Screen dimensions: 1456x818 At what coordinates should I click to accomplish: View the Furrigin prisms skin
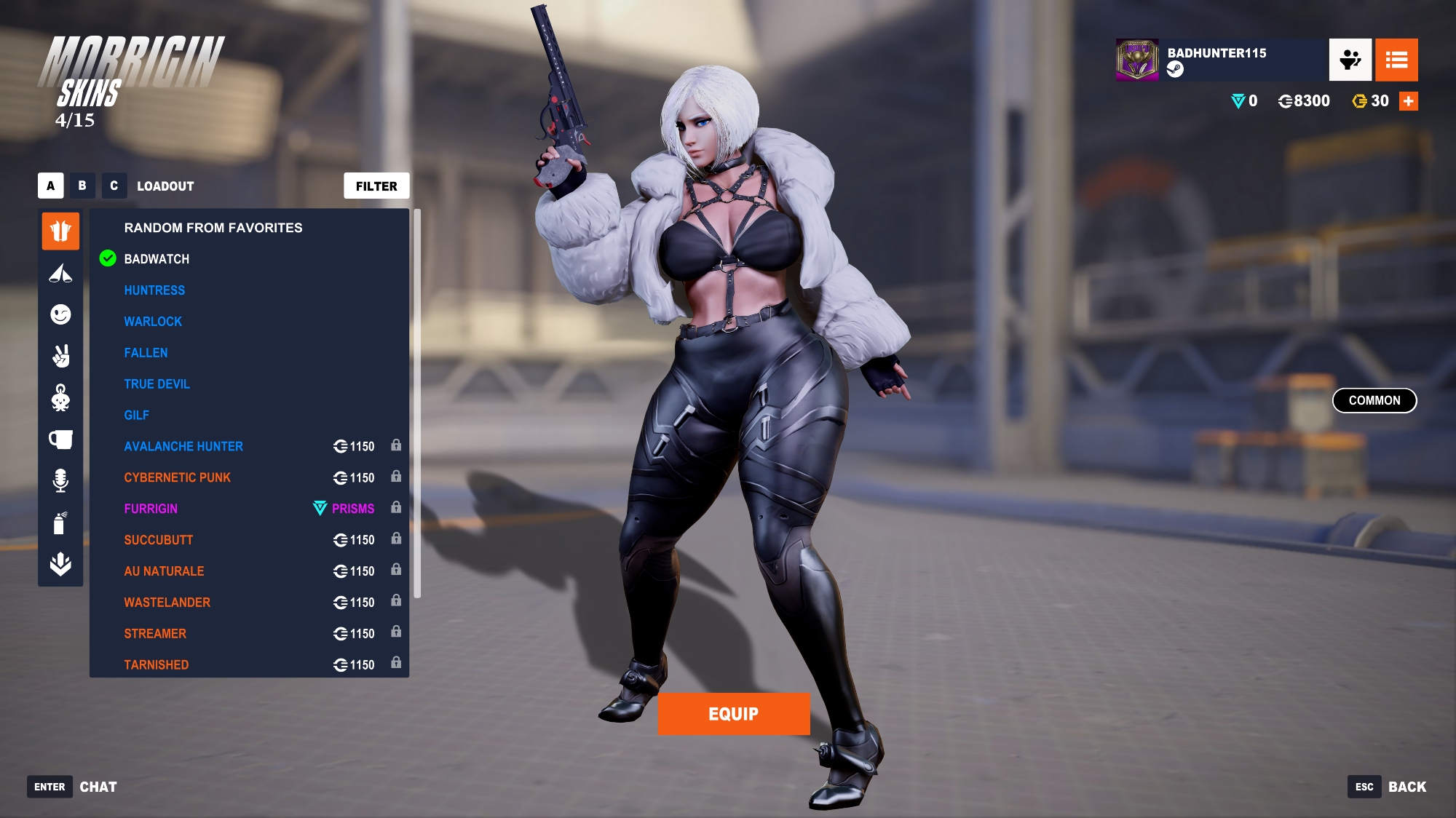pos(151,509)
